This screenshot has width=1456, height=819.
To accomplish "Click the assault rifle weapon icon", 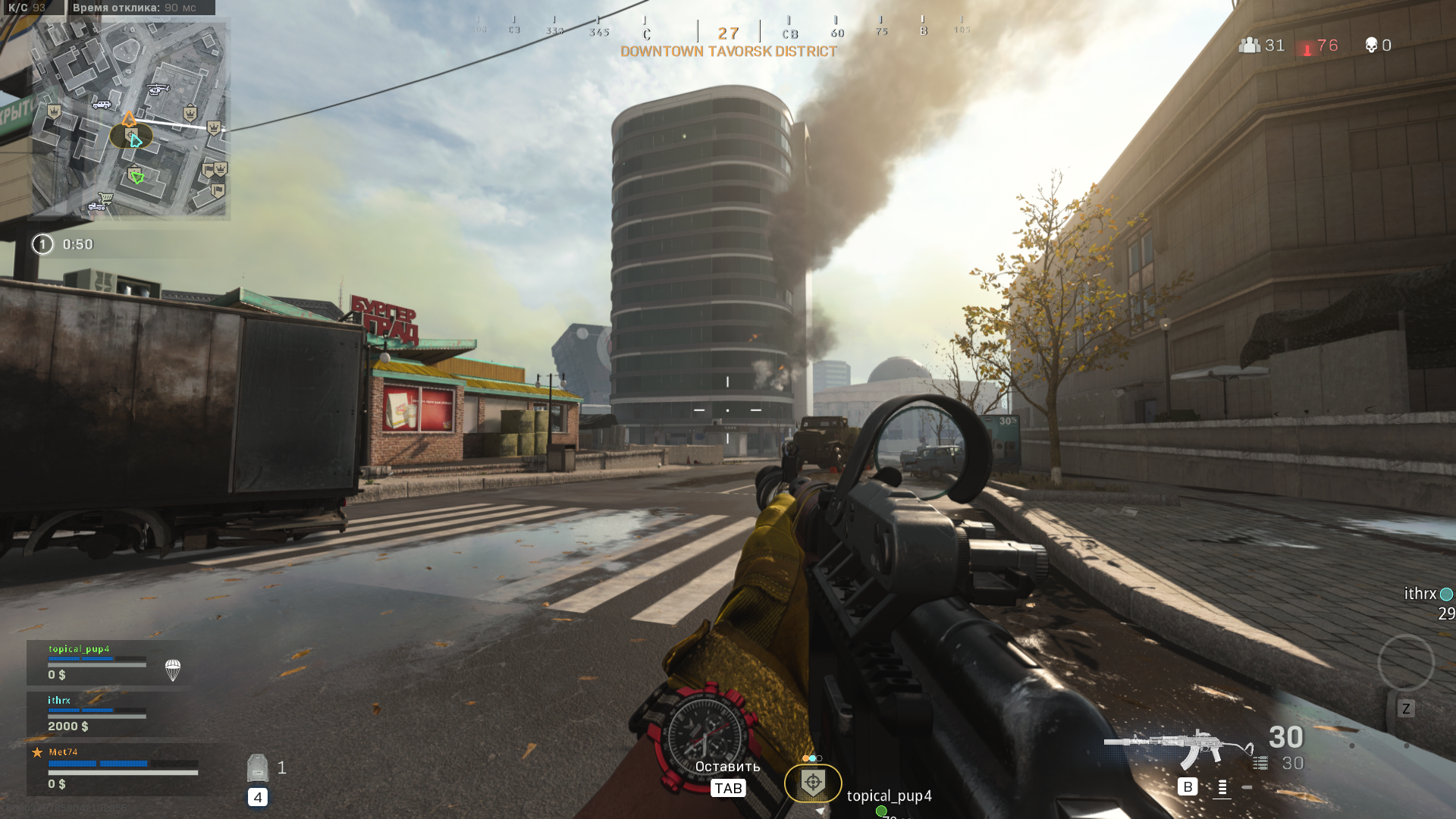I will (1178, 747).
